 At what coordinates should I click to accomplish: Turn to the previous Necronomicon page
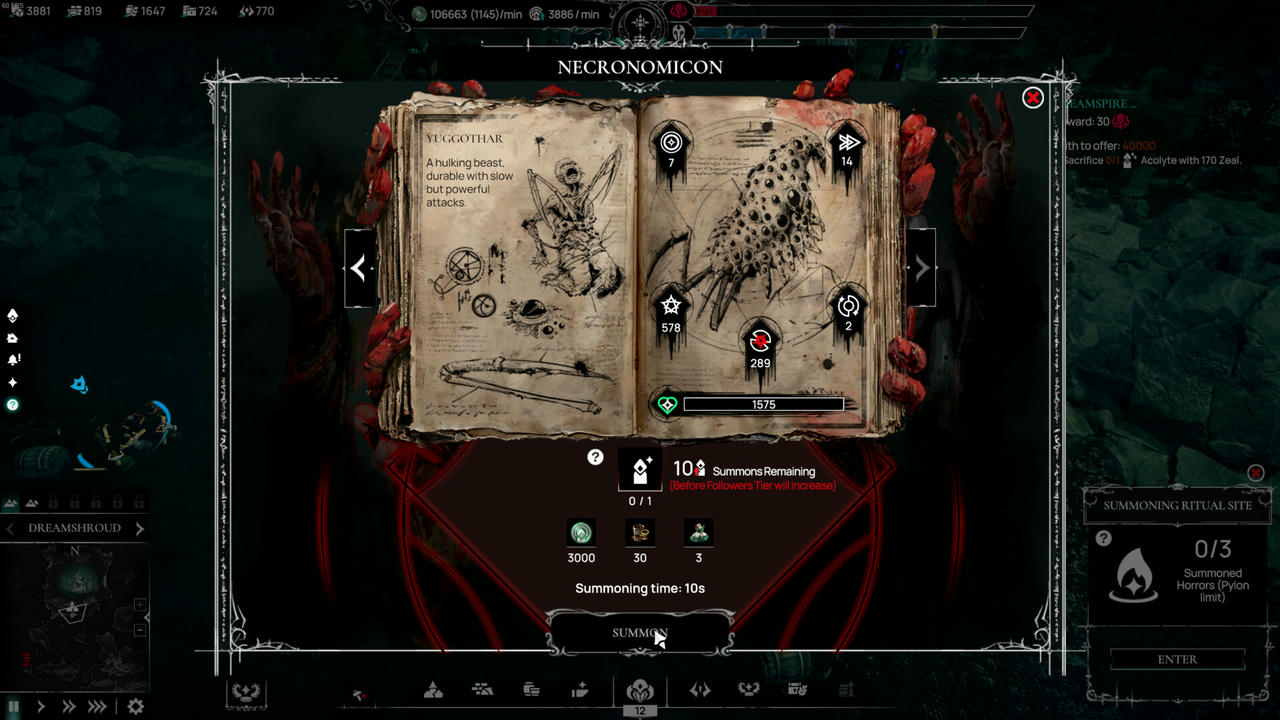(x=360, y=267)
